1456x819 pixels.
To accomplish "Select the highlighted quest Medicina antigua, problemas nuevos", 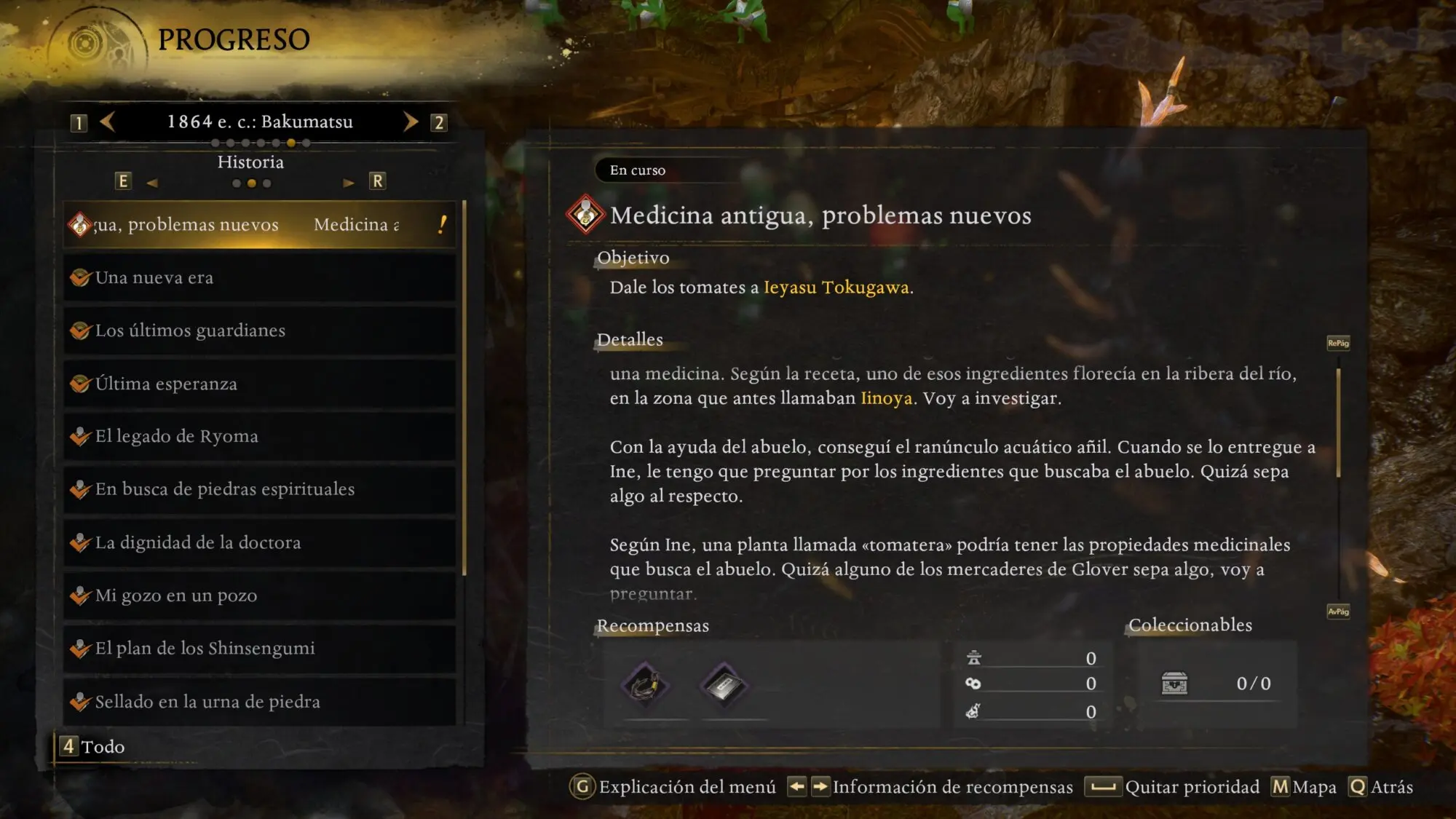I will click(259, 225).
